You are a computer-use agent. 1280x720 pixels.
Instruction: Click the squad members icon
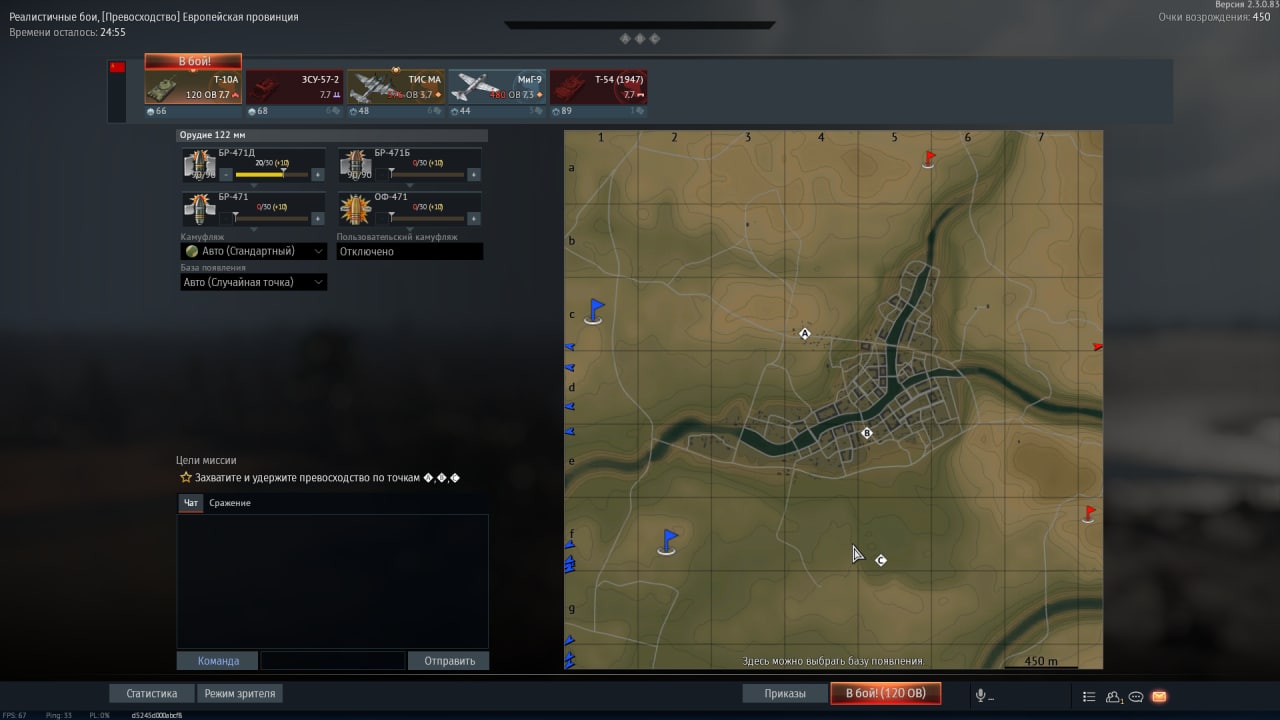pyautogui.click(x=1113, y=696)
